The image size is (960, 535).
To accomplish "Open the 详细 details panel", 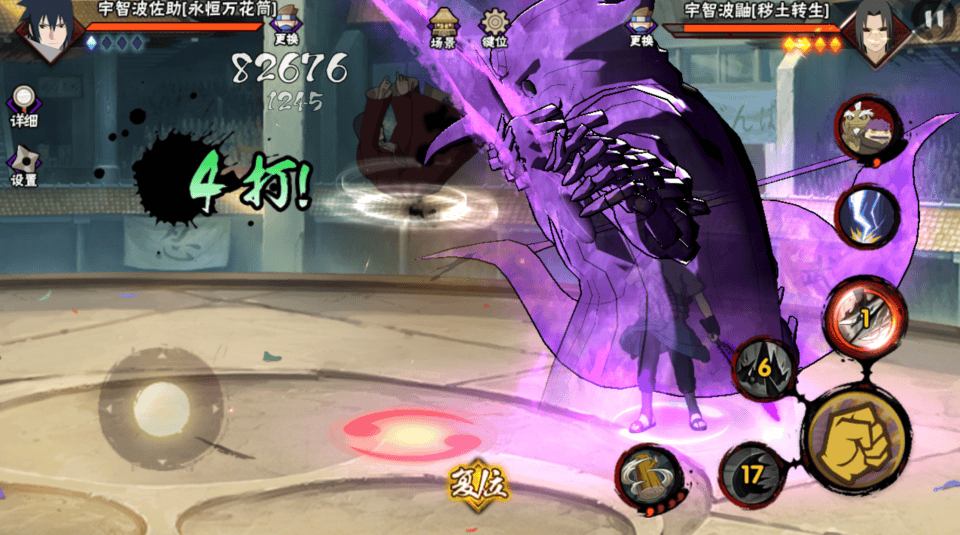I will [x=24, y=105].
